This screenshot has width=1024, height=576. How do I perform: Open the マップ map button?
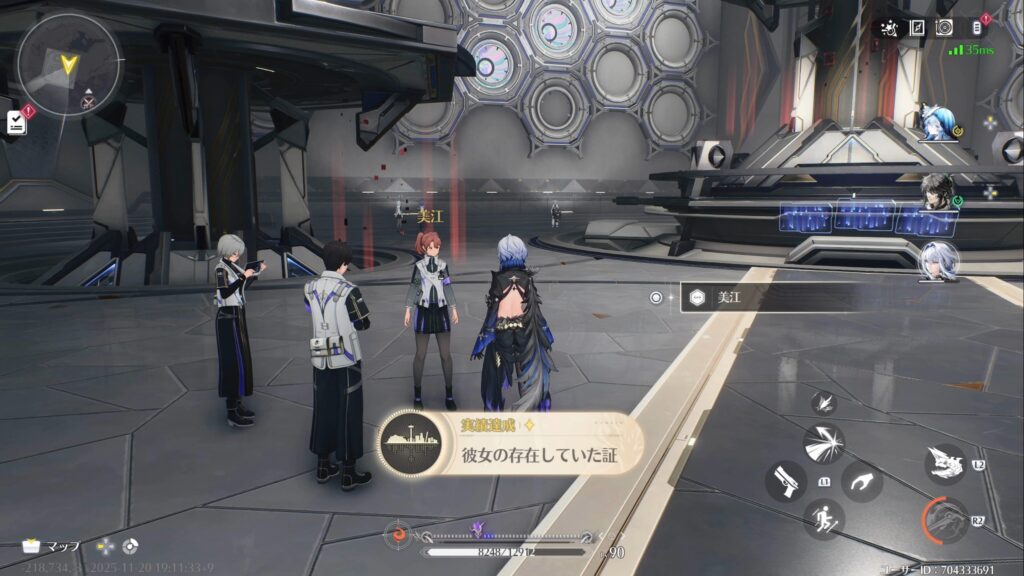[x=52, y=546]
